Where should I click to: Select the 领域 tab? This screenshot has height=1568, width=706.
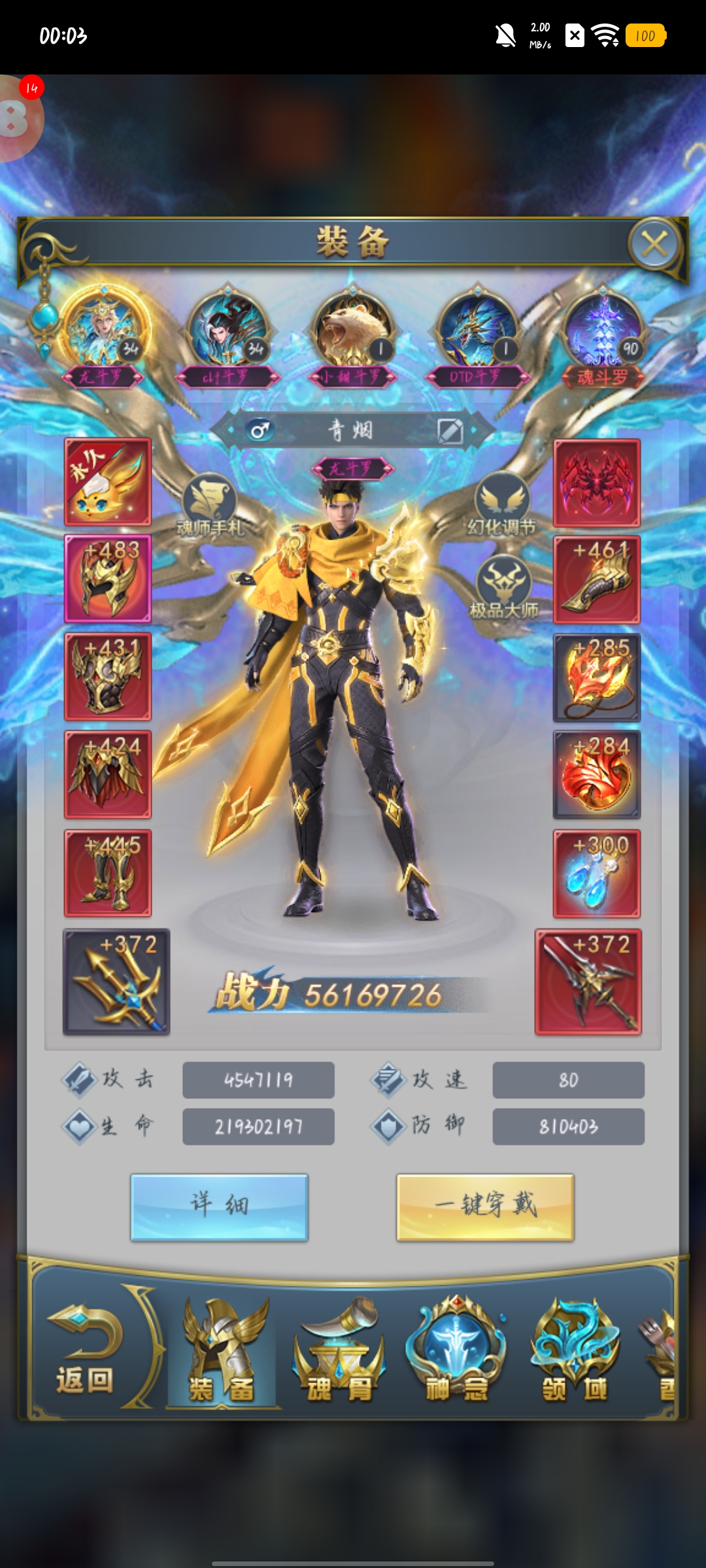(575, 1352)
